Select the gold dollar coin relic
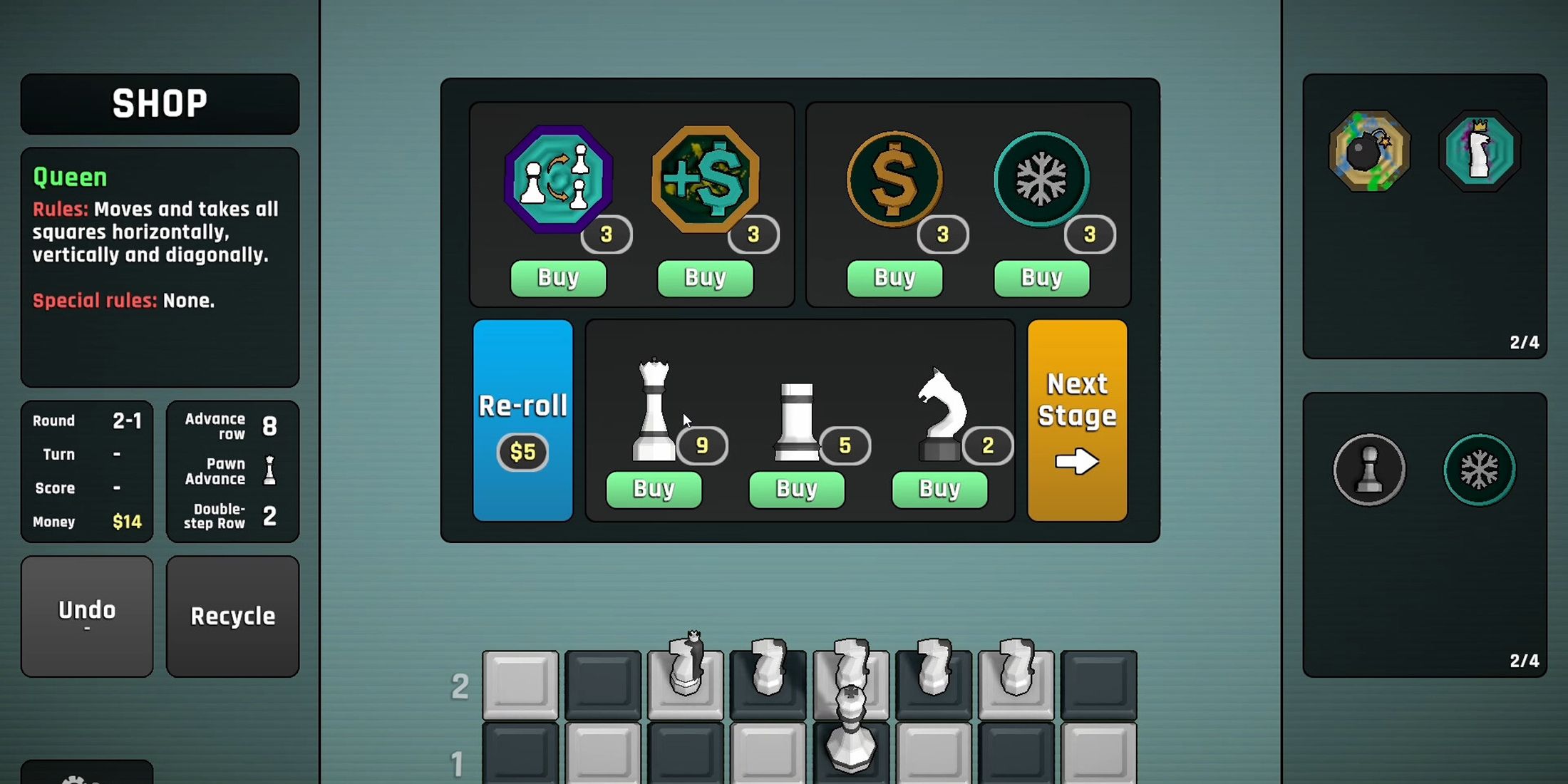 (x=894, y=178)
